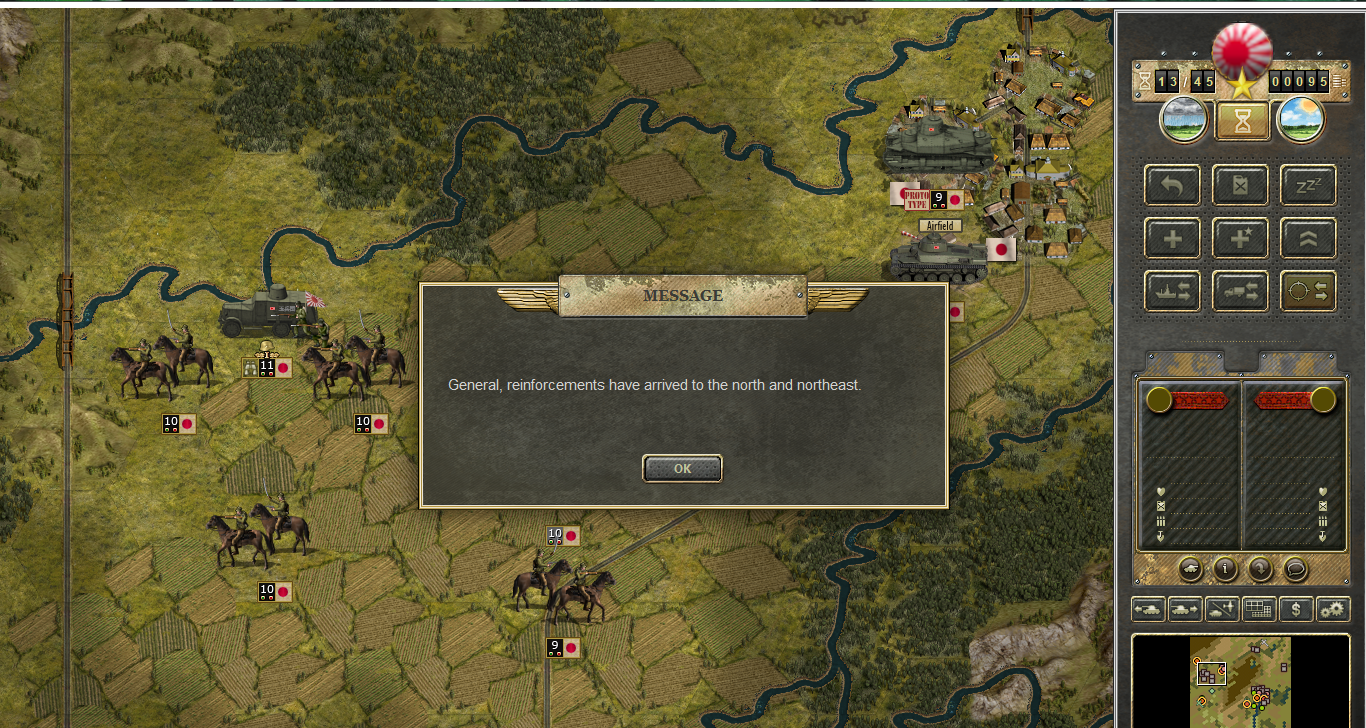The height and width of the screenshot is (728, 1366).
Task: Open the purchase screen dollar button
Action: pyautogui.click(x=1296, y=608)
